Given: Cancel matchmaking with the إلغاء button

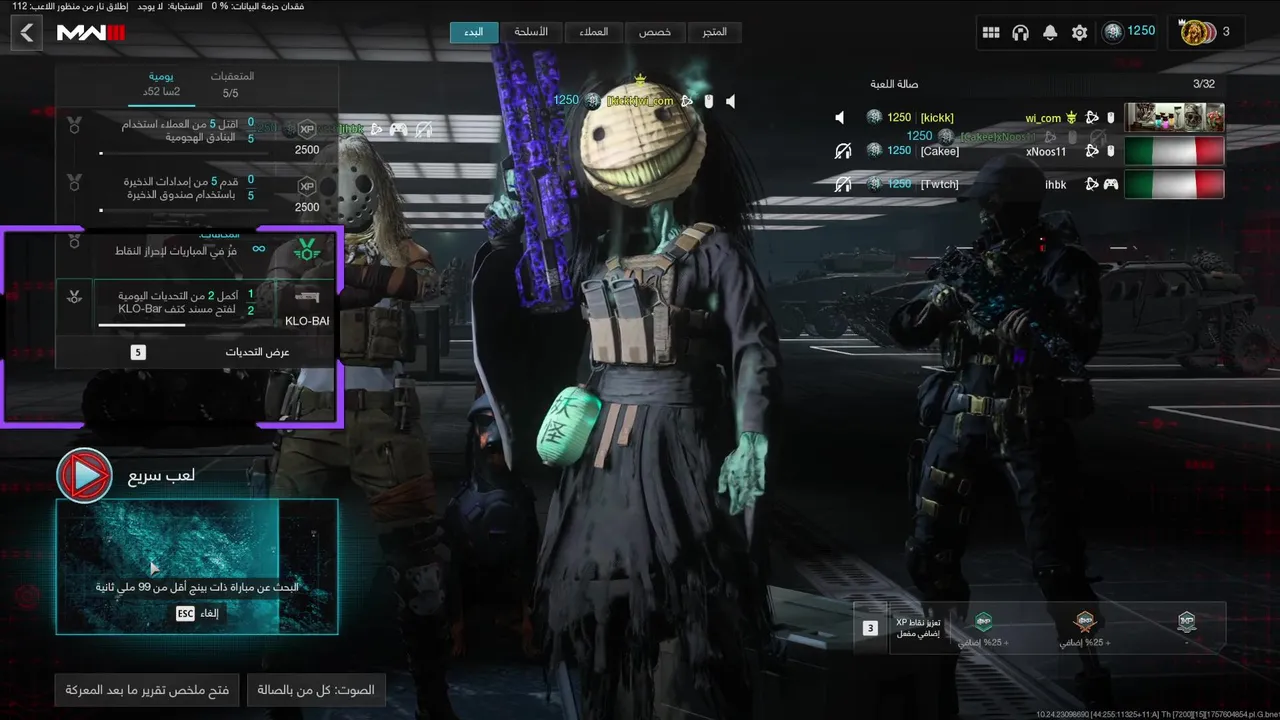Looking at the screenshot, I should point(197,614).
